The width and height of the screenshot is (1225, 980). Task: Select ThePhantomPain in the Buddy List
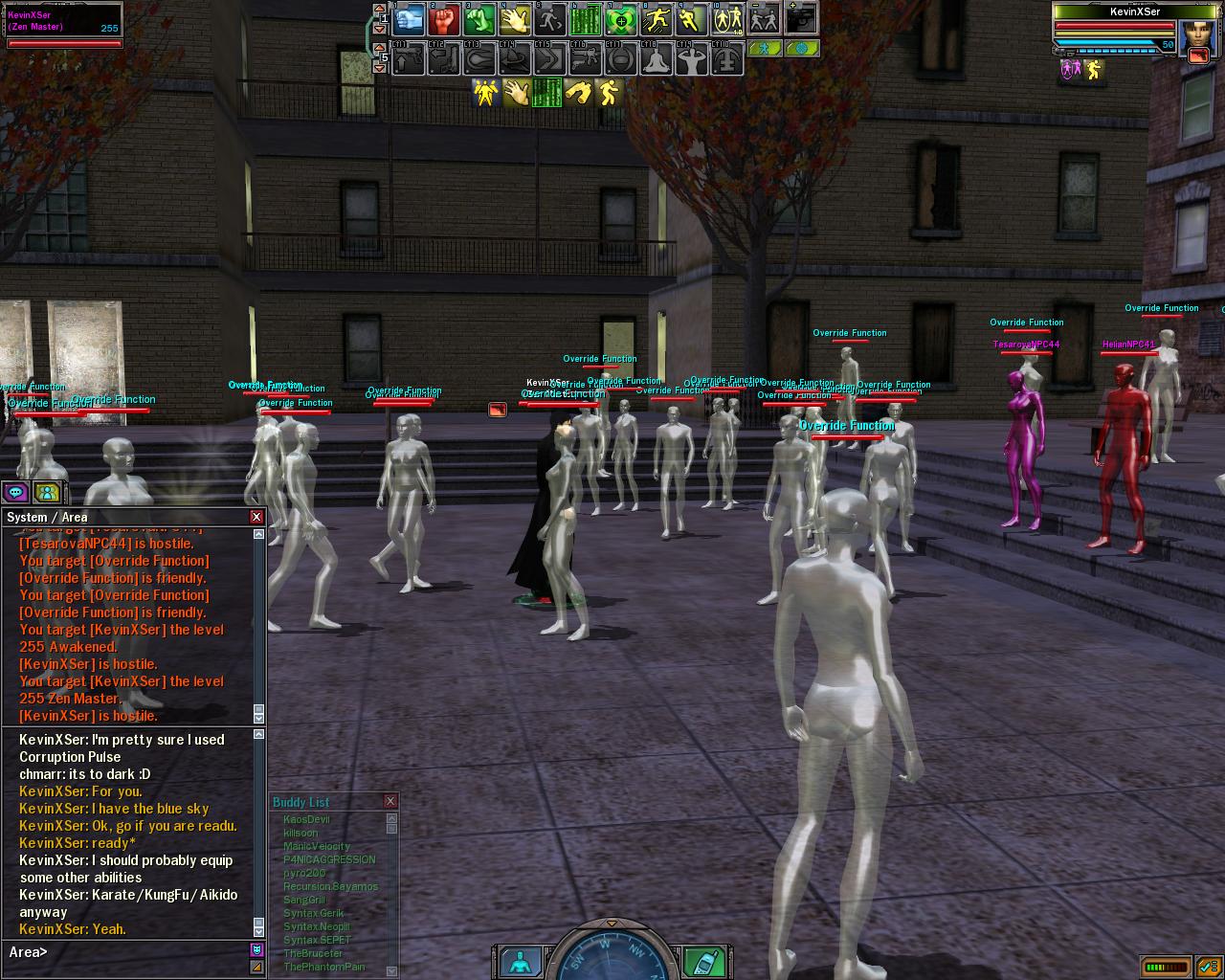(323, 967)
